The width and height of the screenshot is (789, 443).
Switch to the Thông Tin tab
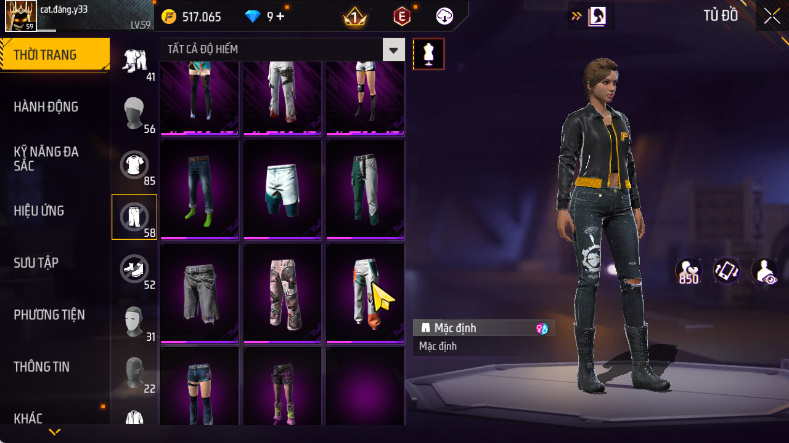point(42,366)
